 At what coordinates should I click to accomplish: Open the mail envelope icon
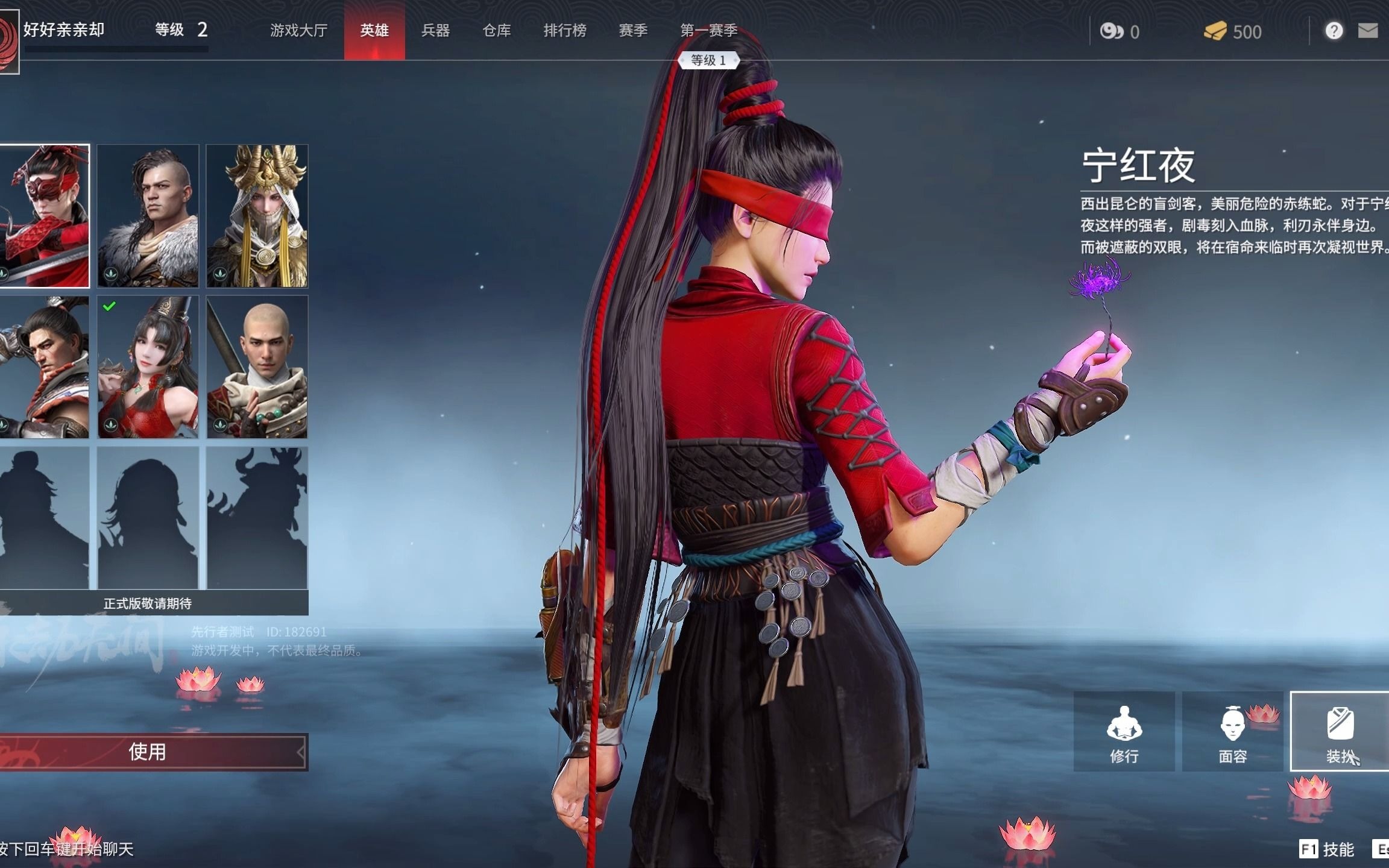(x=1367, y=31)
